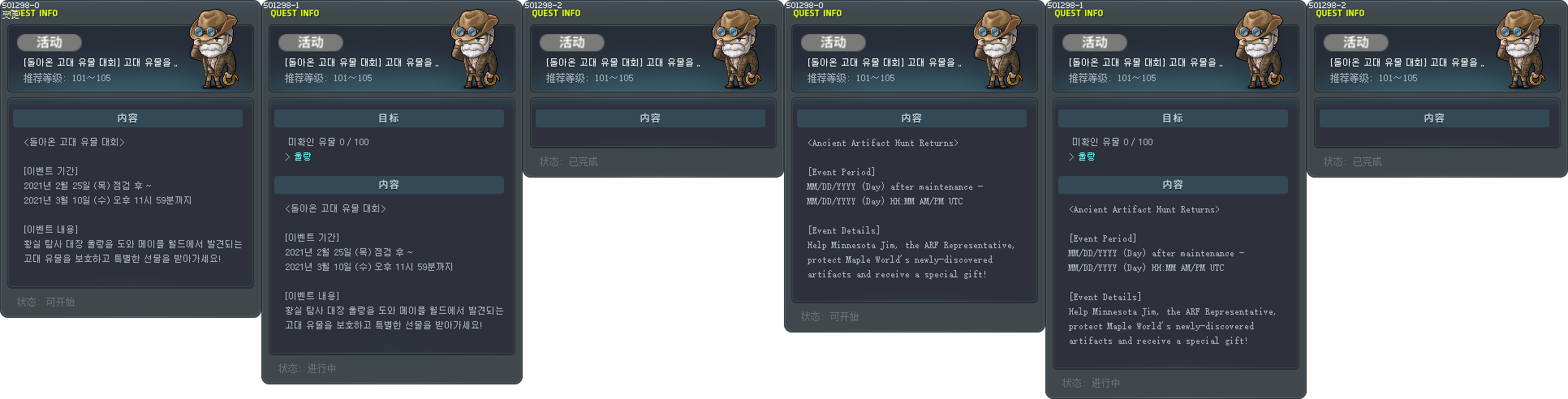Click the 홀랑 link above the Korean quest description

coord(302,157)
